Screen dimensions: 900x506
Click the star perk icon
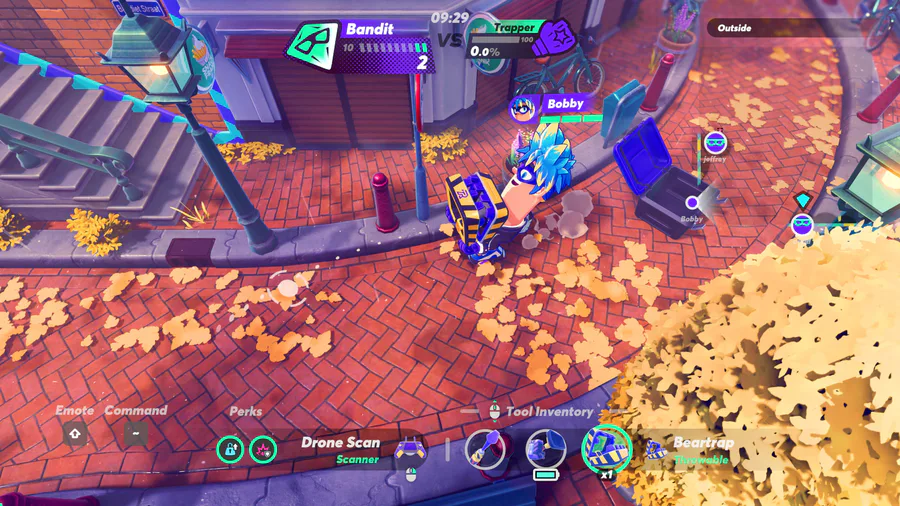click(263, 449)
